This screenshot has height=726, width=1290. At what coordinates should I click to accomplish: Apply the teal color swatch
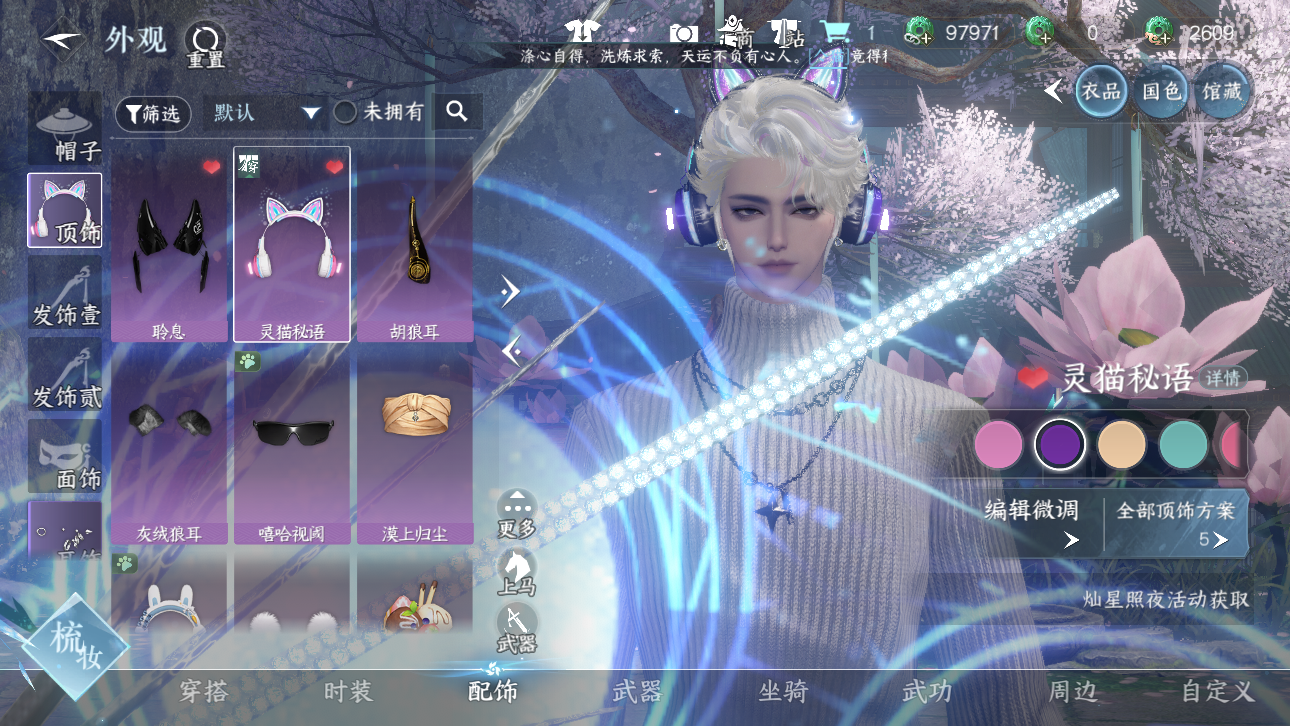click(1183, 444)
